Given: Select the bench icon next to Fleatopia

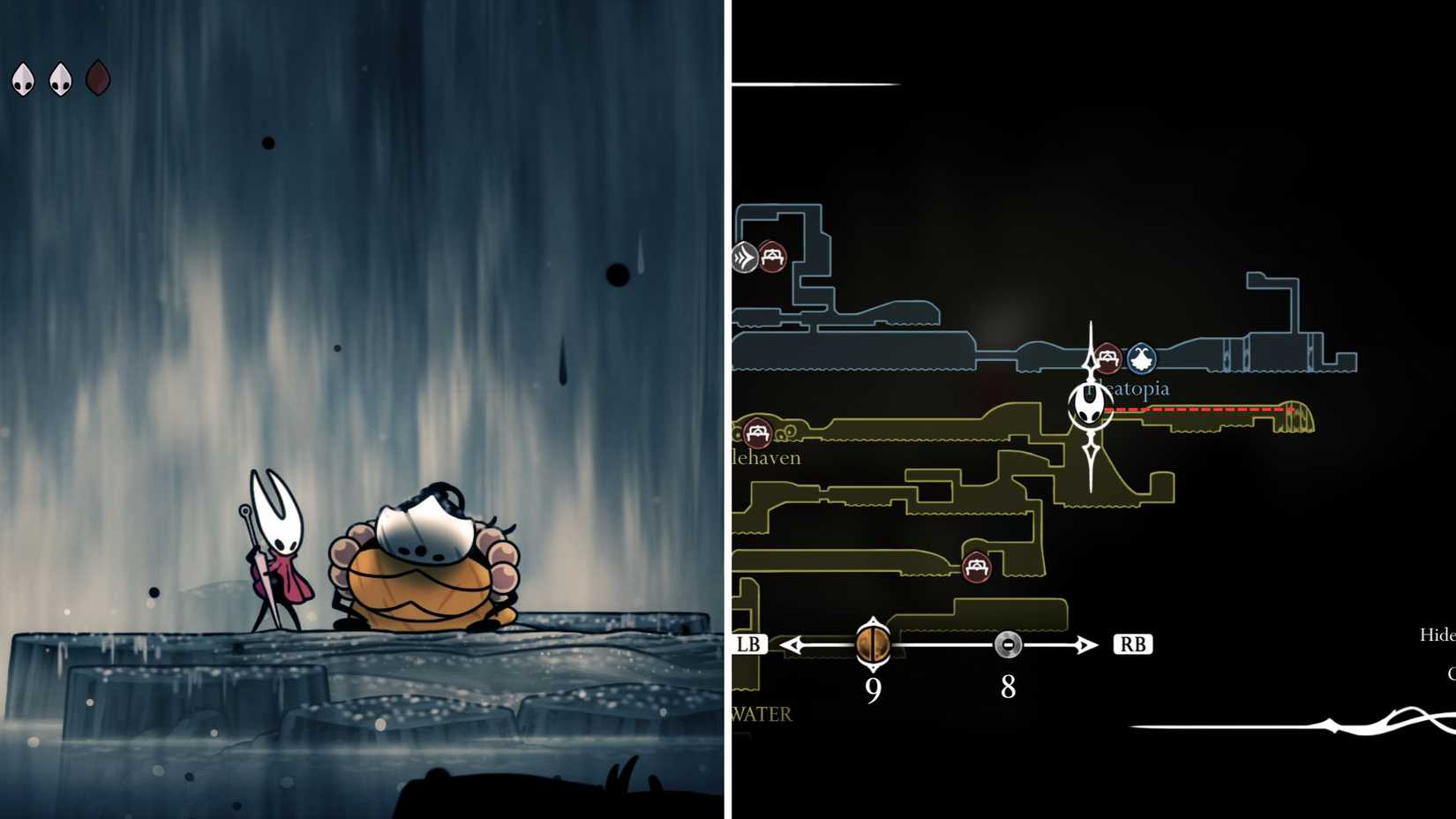Looking at the screenshot, I should pyautogui.click(x=1109, y=358).
